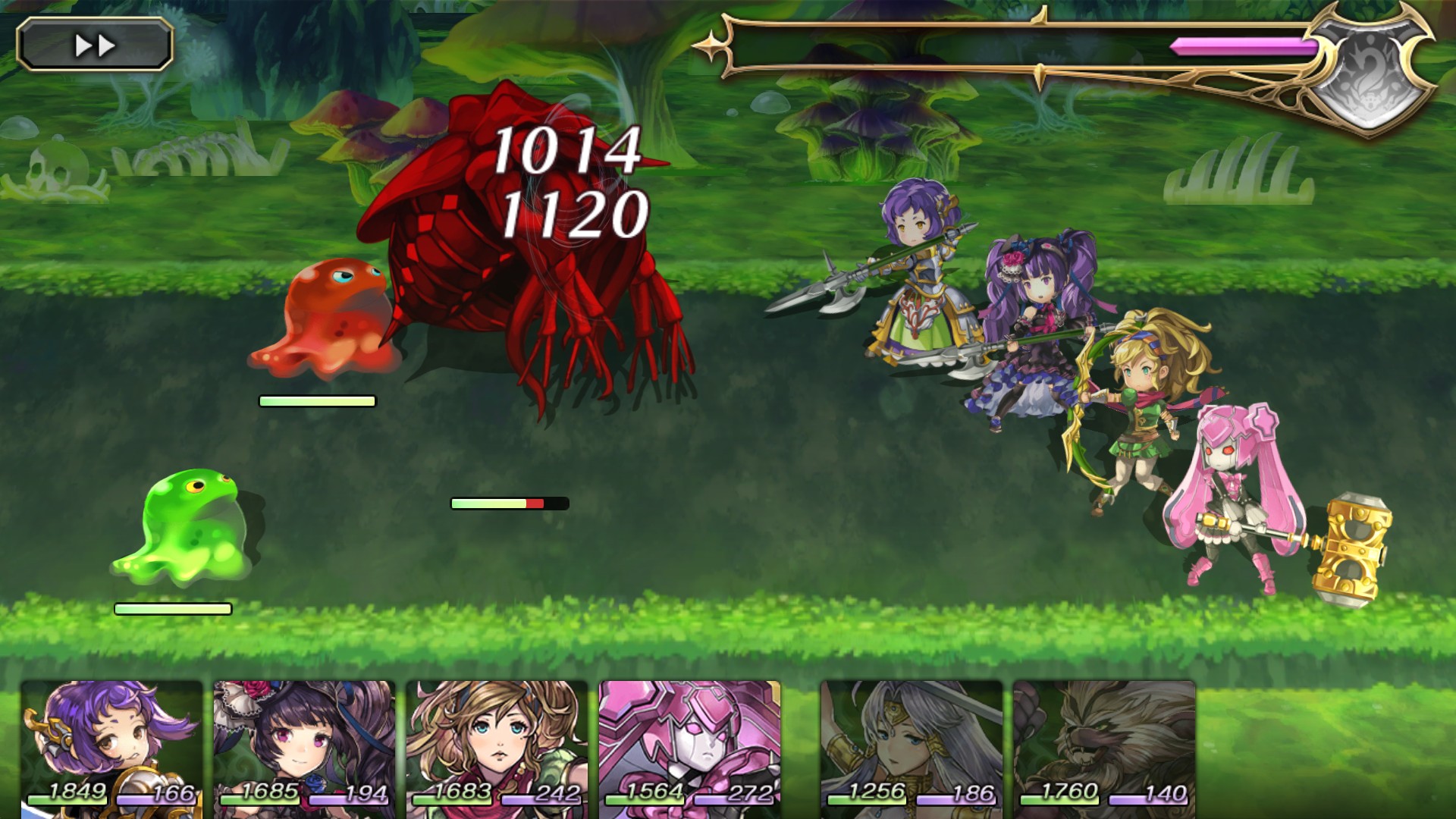Toggle the fast-forward speed button
Viewport: 1456px width, 819px height.
click(x=95, y=45)
